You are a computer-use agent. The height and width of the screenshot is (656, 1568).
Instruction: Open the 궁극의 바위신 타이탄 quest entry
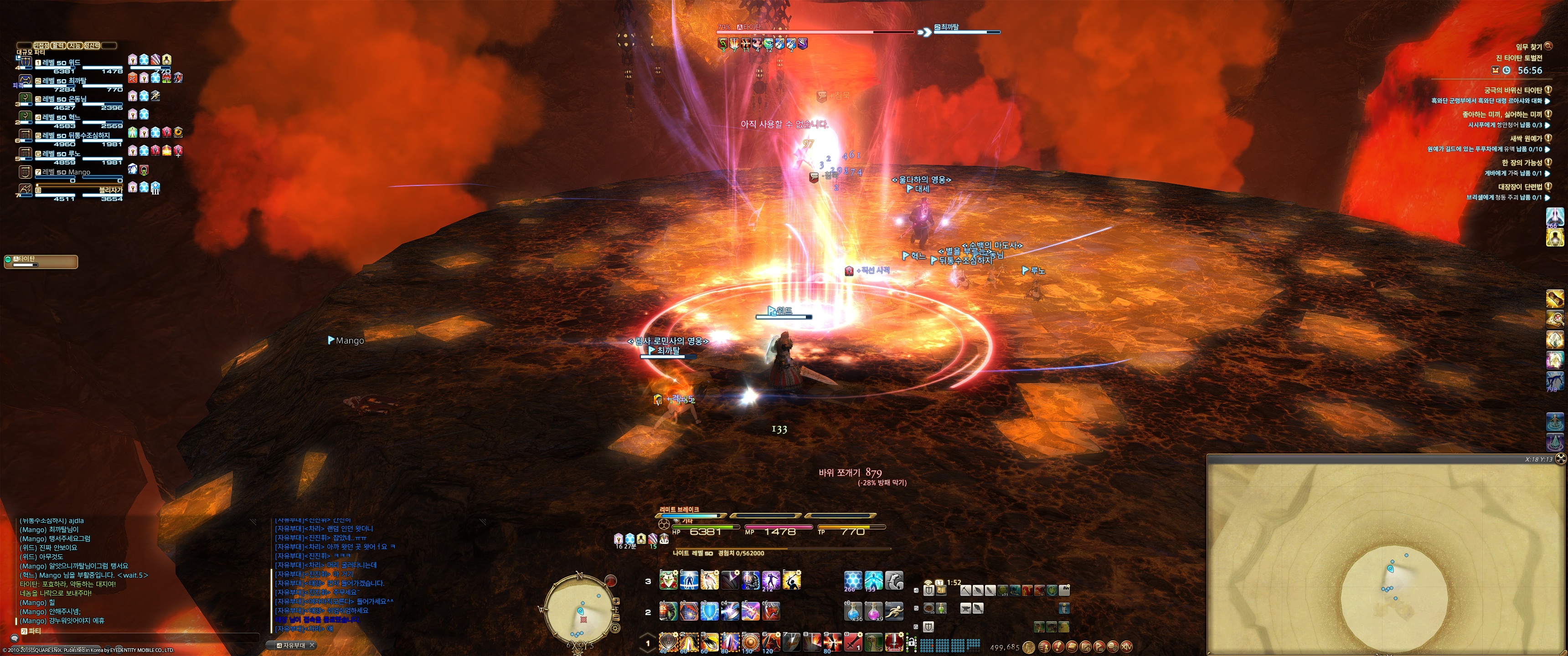[x=1515, y=90]
